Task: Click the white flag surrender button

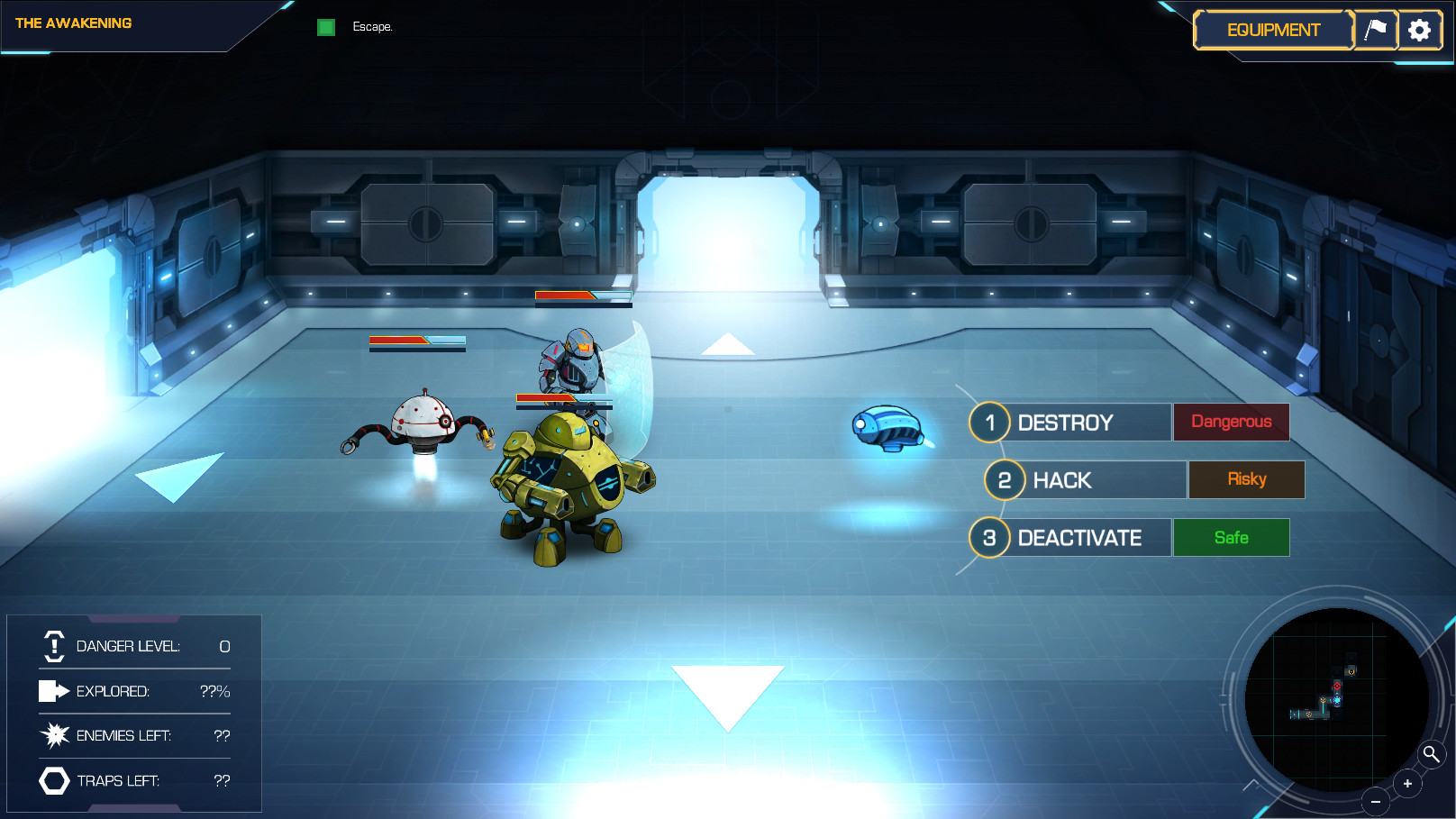Action: click(1376, 30)
